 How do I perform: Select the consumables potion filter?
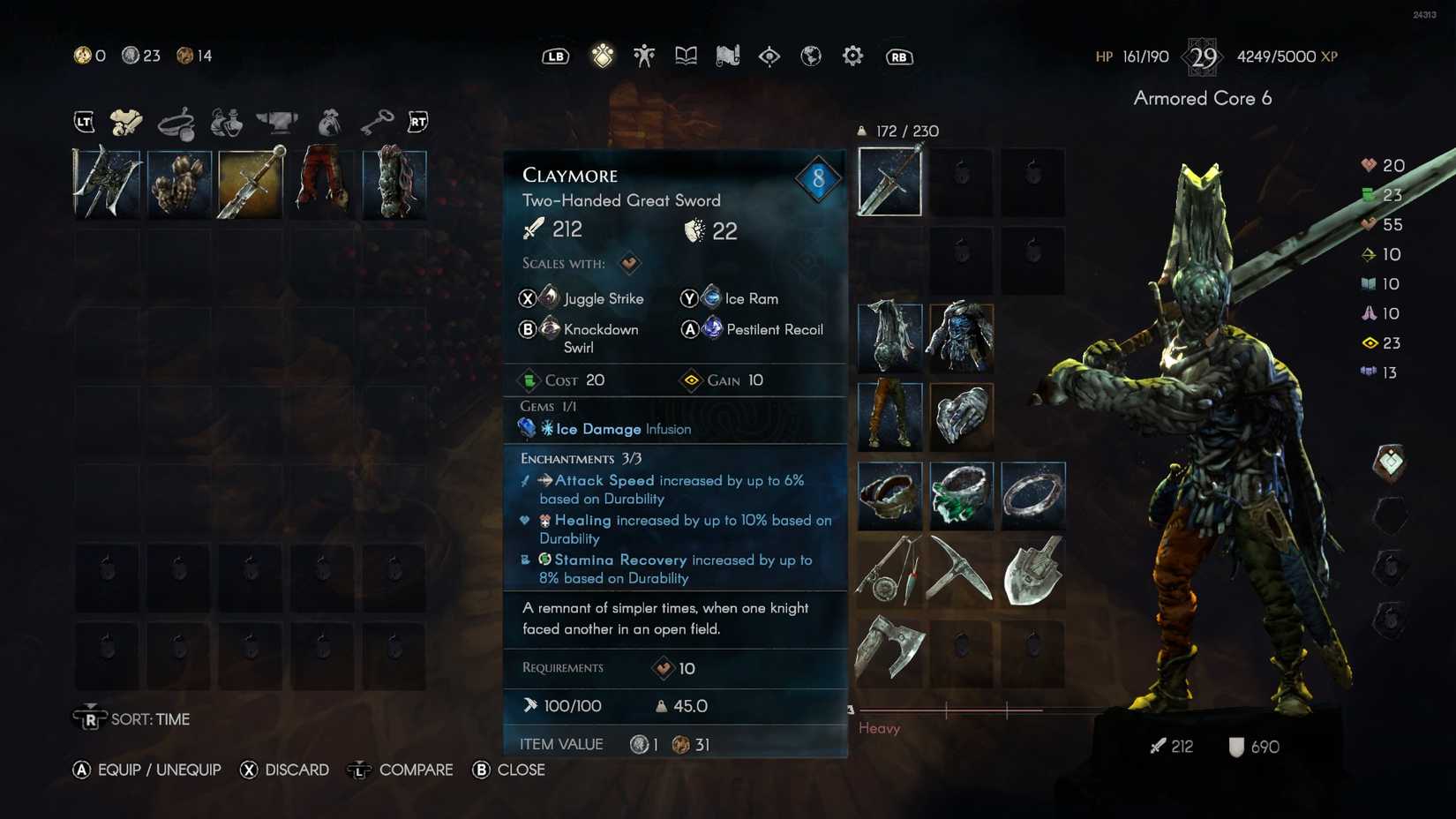click(x=229, y=121)
